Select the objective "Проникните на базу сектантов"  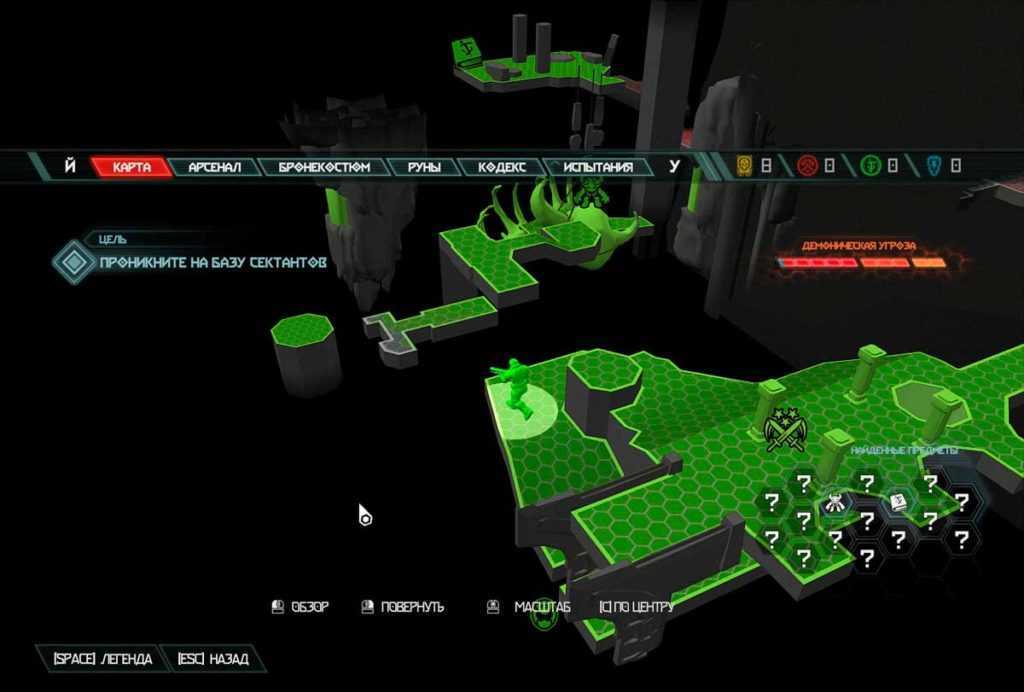tap(212, 263)
